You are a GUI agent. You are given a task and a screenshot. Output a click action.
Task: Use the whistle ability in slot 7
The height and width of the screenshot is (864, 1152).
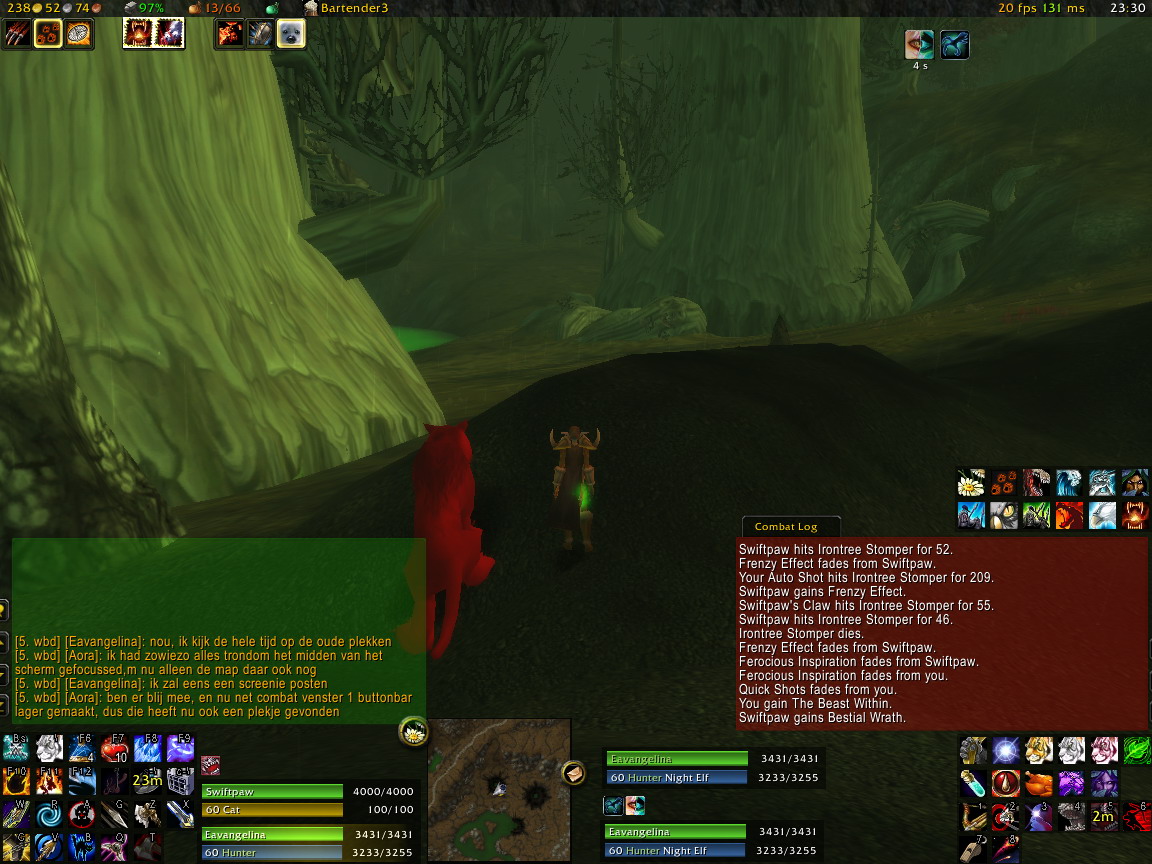tap(973, 848)
